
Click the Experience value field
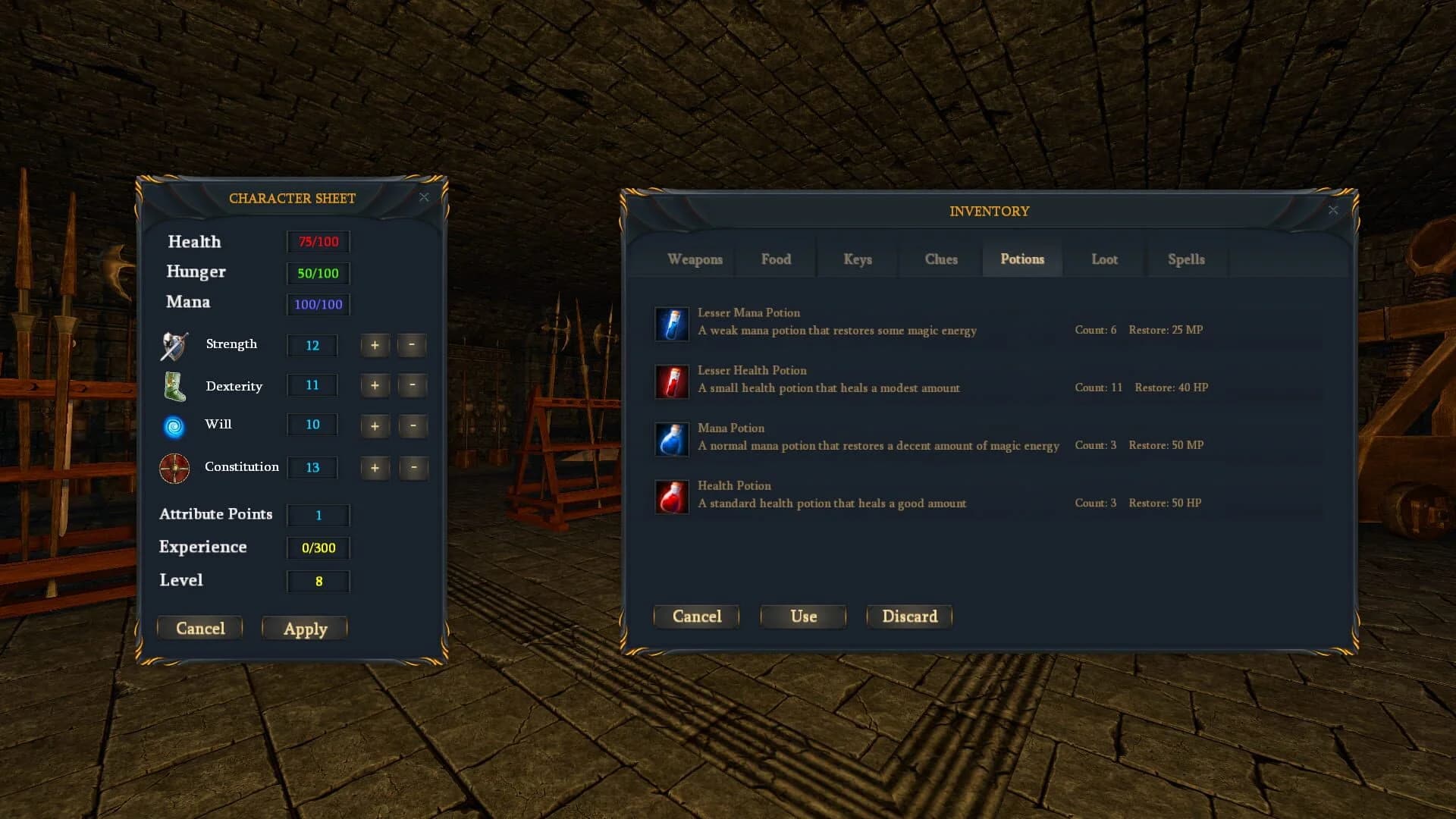click(x=318, y=548)
